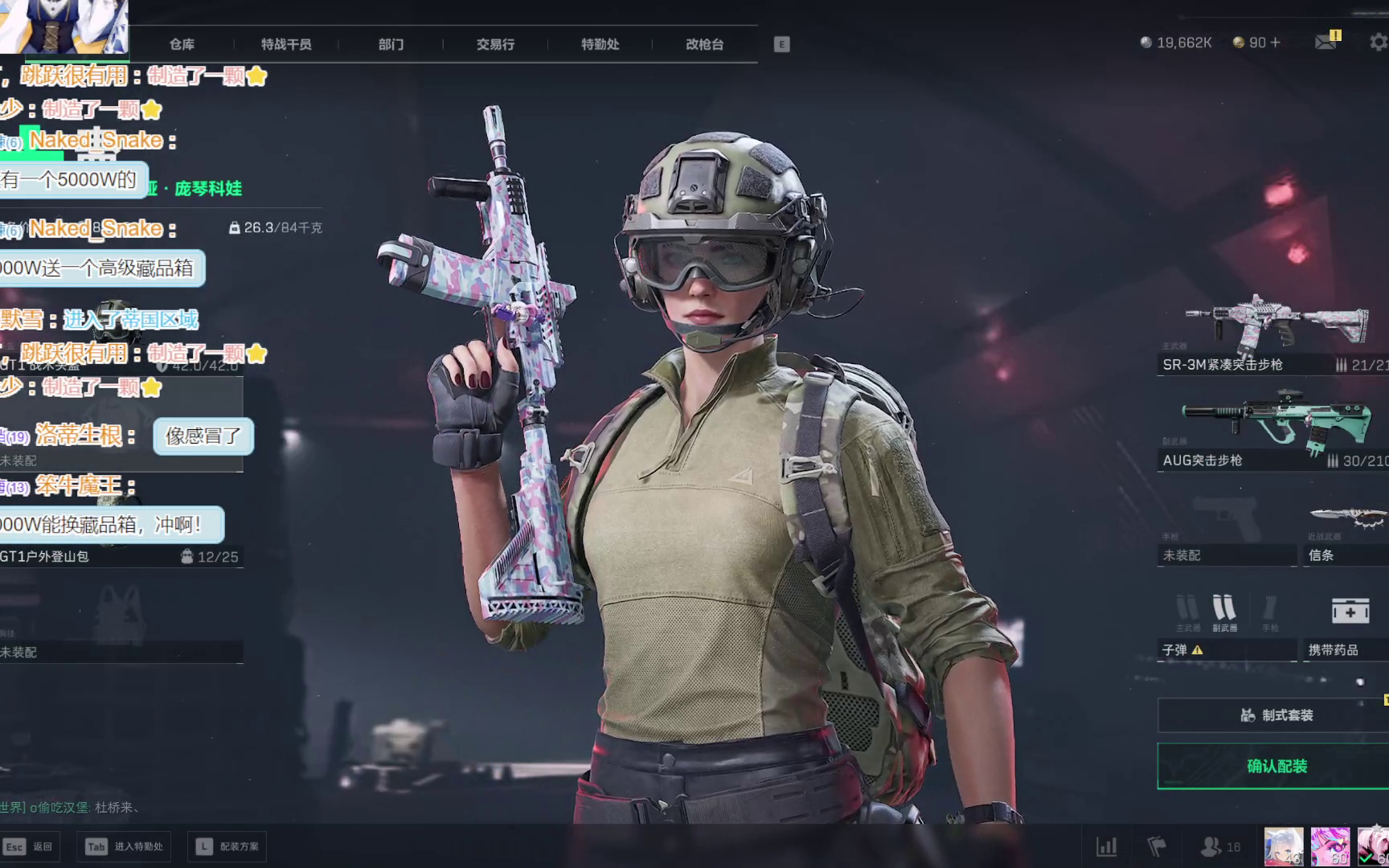Screen dimensions: 1389x868
Task: Open the mail envelope icon
Action: 1325,42
